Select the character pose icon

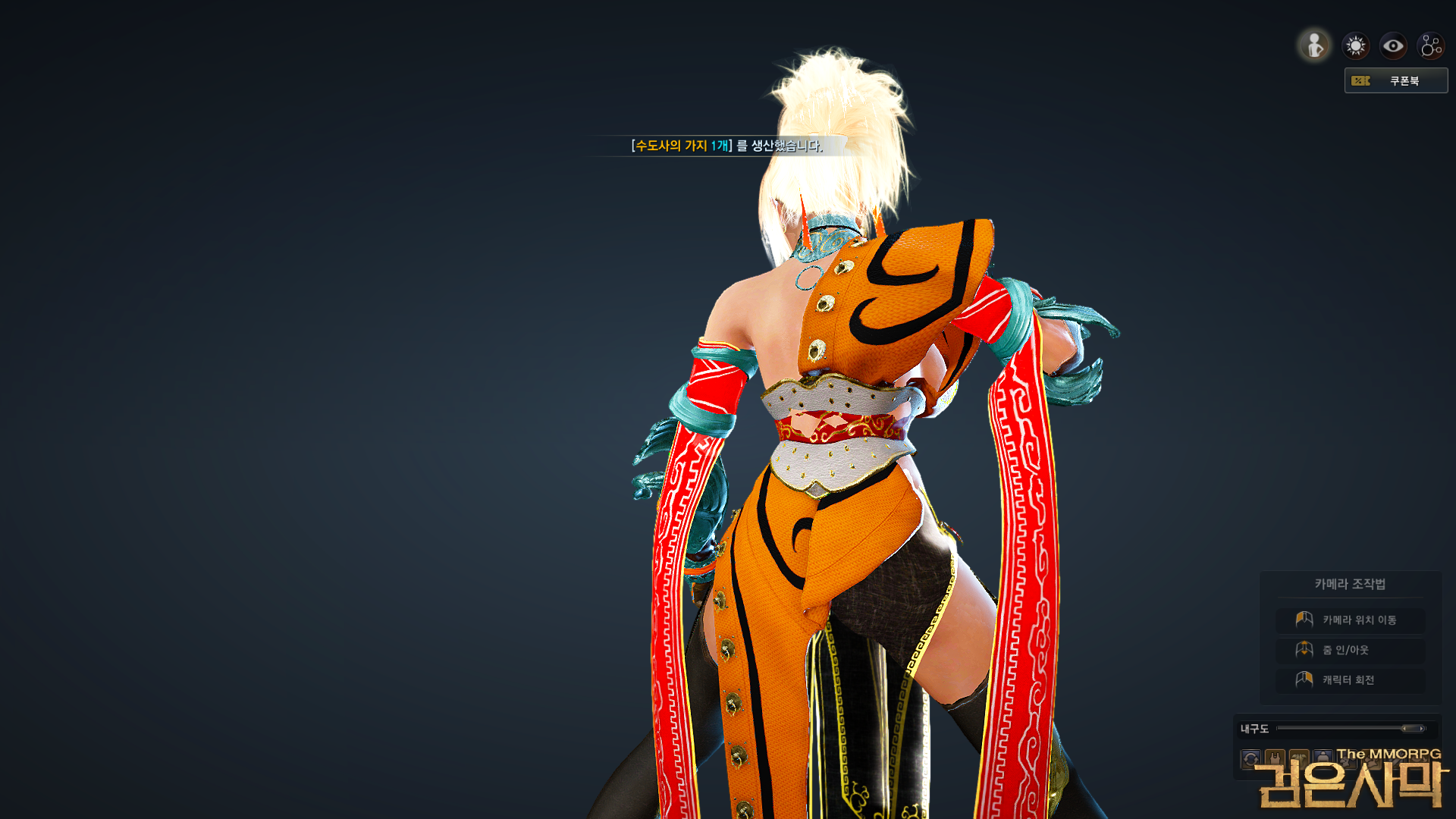tap(1313, 45)
